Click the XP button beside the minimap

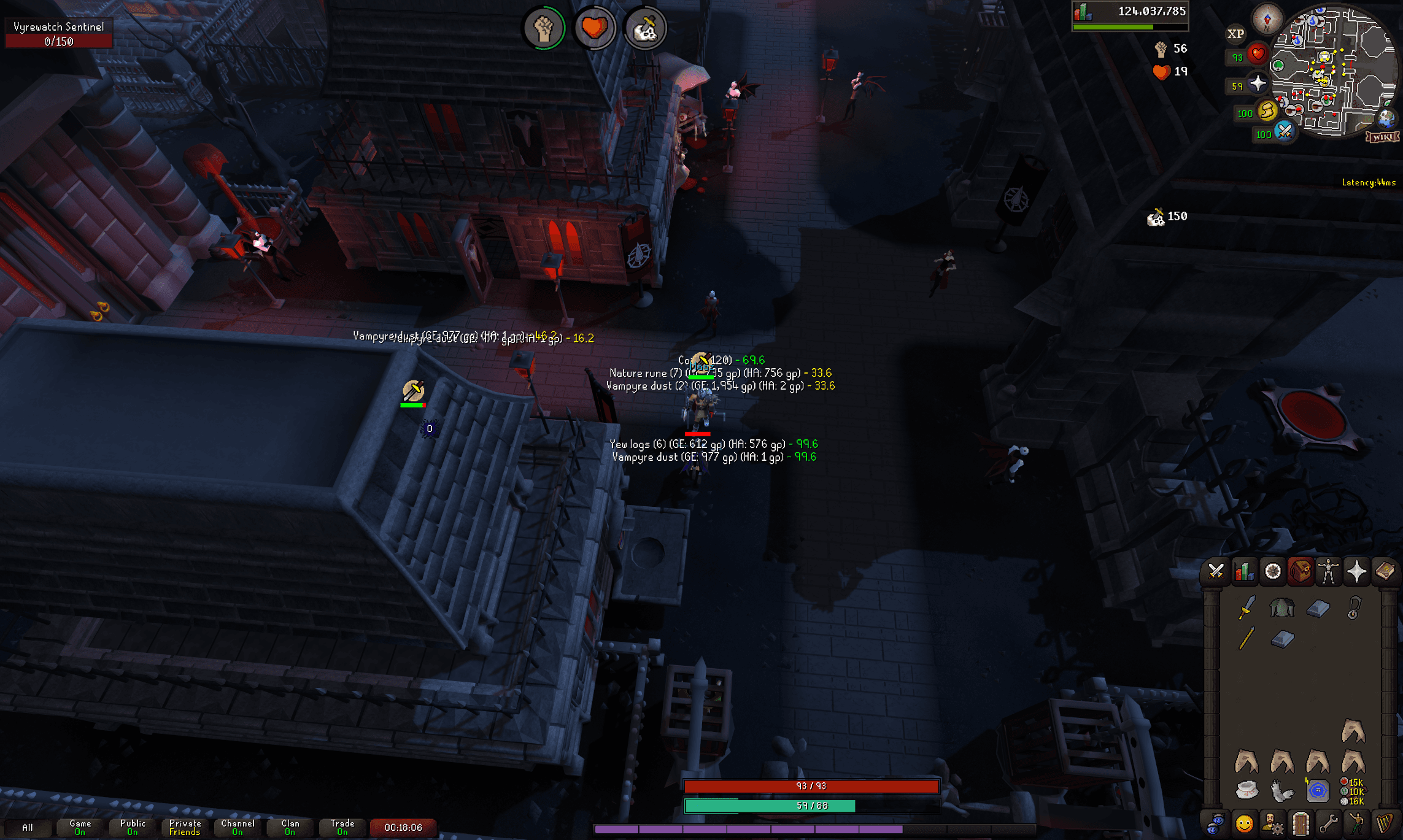[1235, 34]
